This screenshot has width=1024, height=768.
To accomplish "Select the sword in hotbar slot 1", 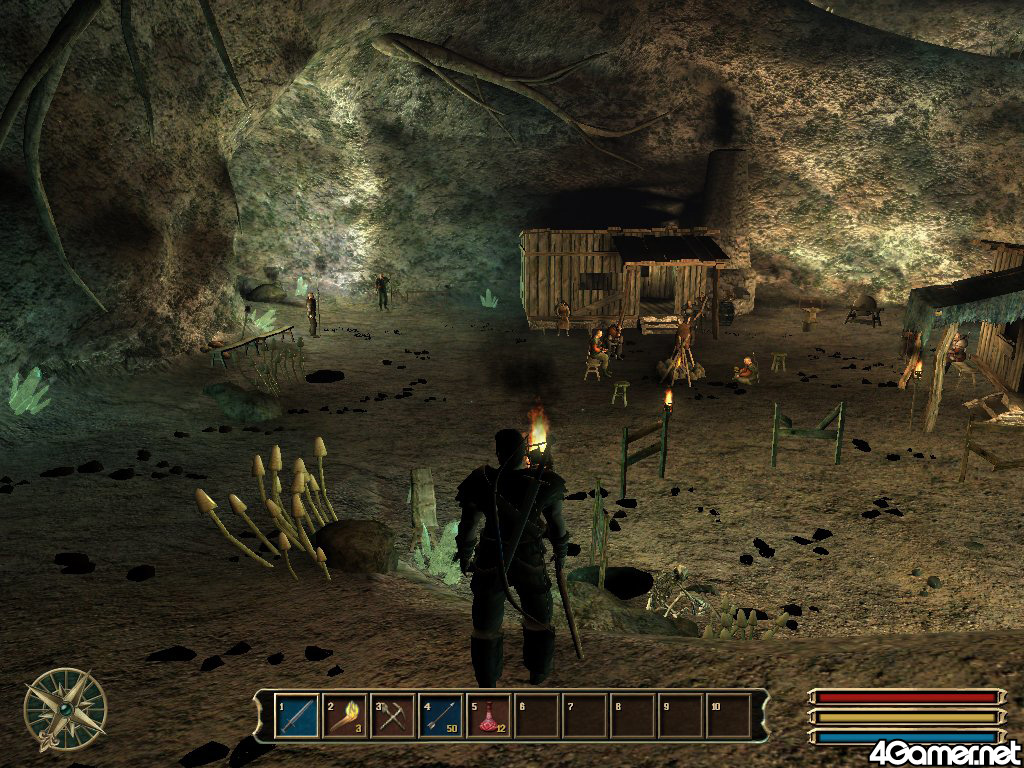I will pyautogui.click(x=297, y=716).
